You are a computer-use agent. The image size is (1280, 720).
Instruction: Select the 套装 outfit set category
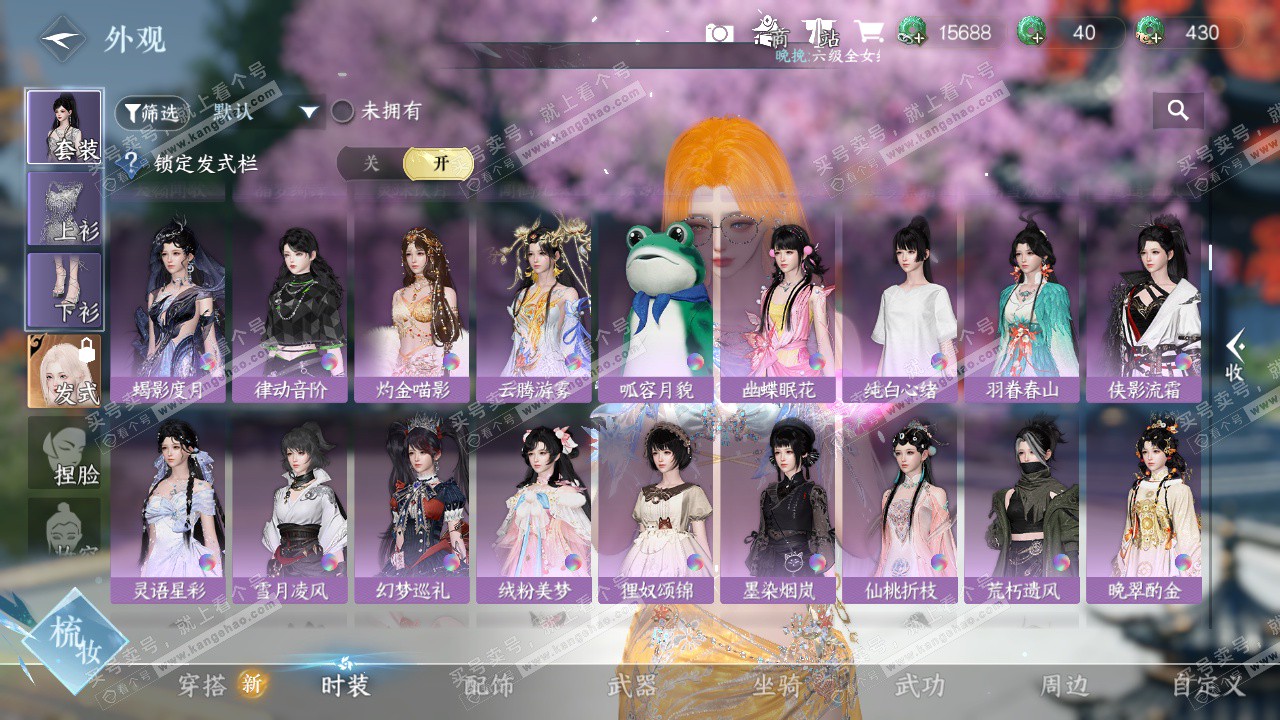(64, 127)
